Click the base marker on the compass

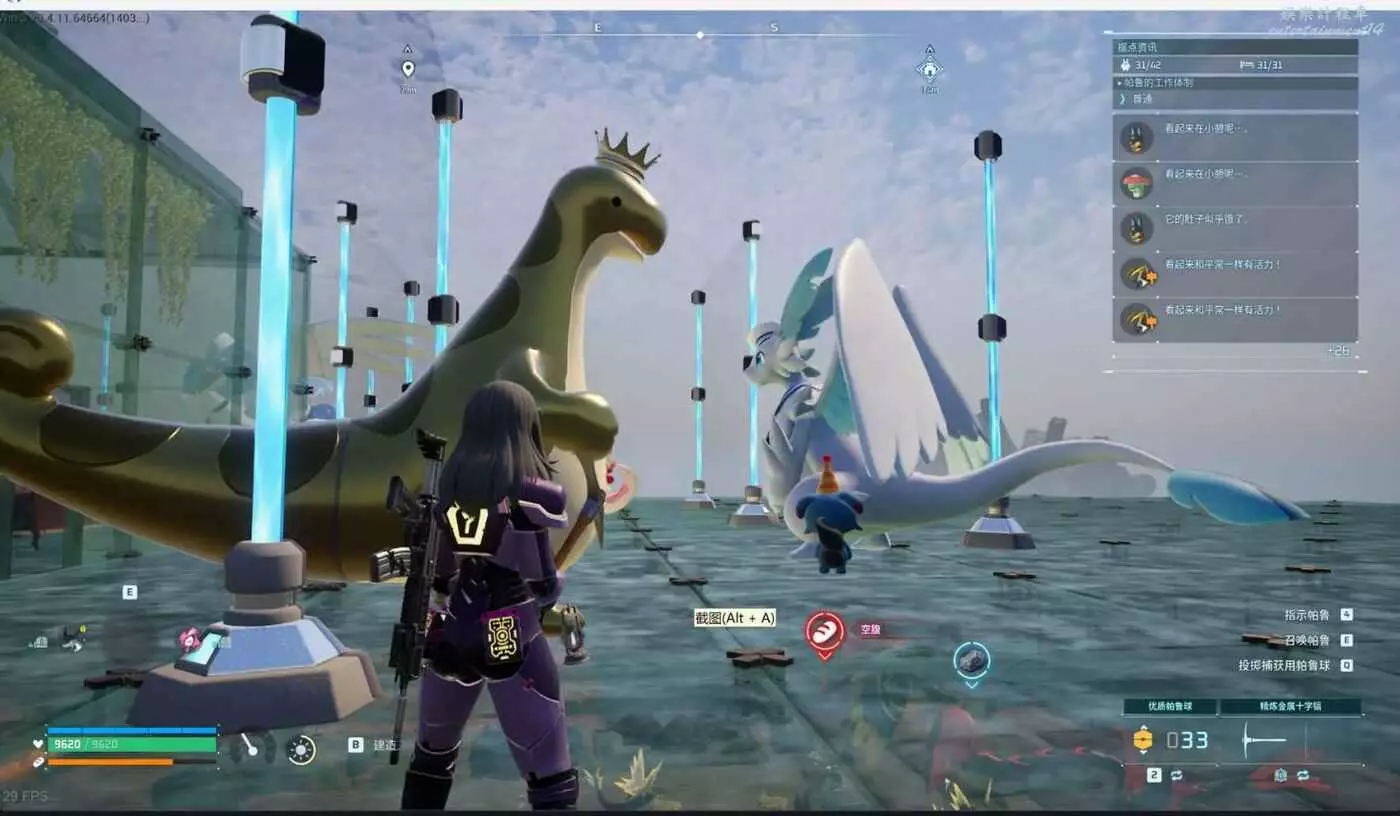pos(929,69)
